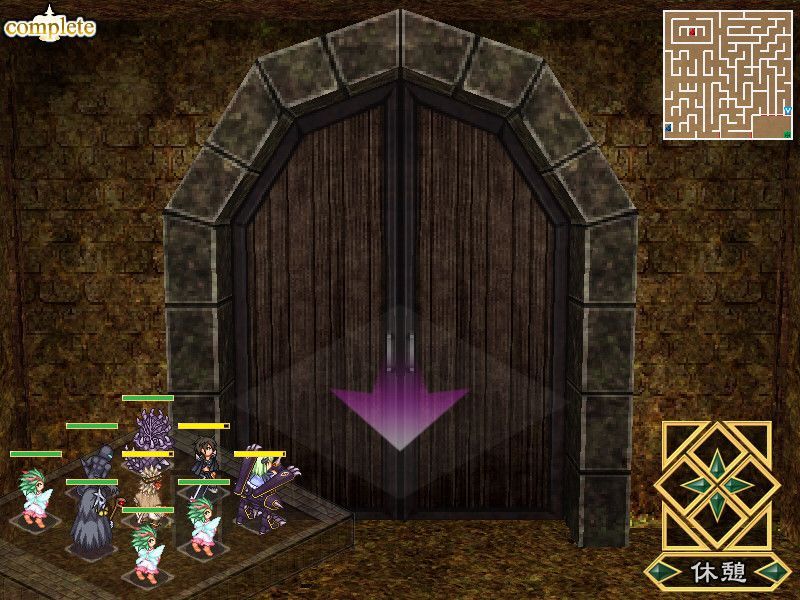Select the purple crystal monster party unit
This screenshot has width=800, height=600.
(153, 429)
